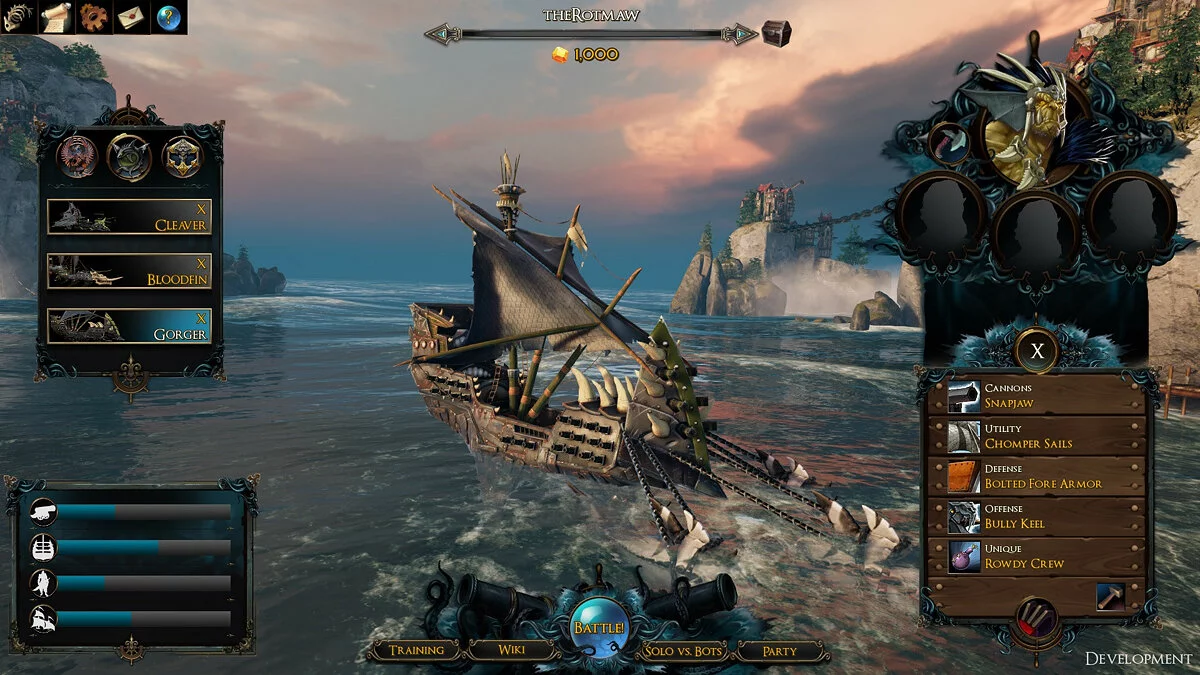The image size is (1200, 675).
Task: Select the Cleaver ship
Action: coord(129,217)
